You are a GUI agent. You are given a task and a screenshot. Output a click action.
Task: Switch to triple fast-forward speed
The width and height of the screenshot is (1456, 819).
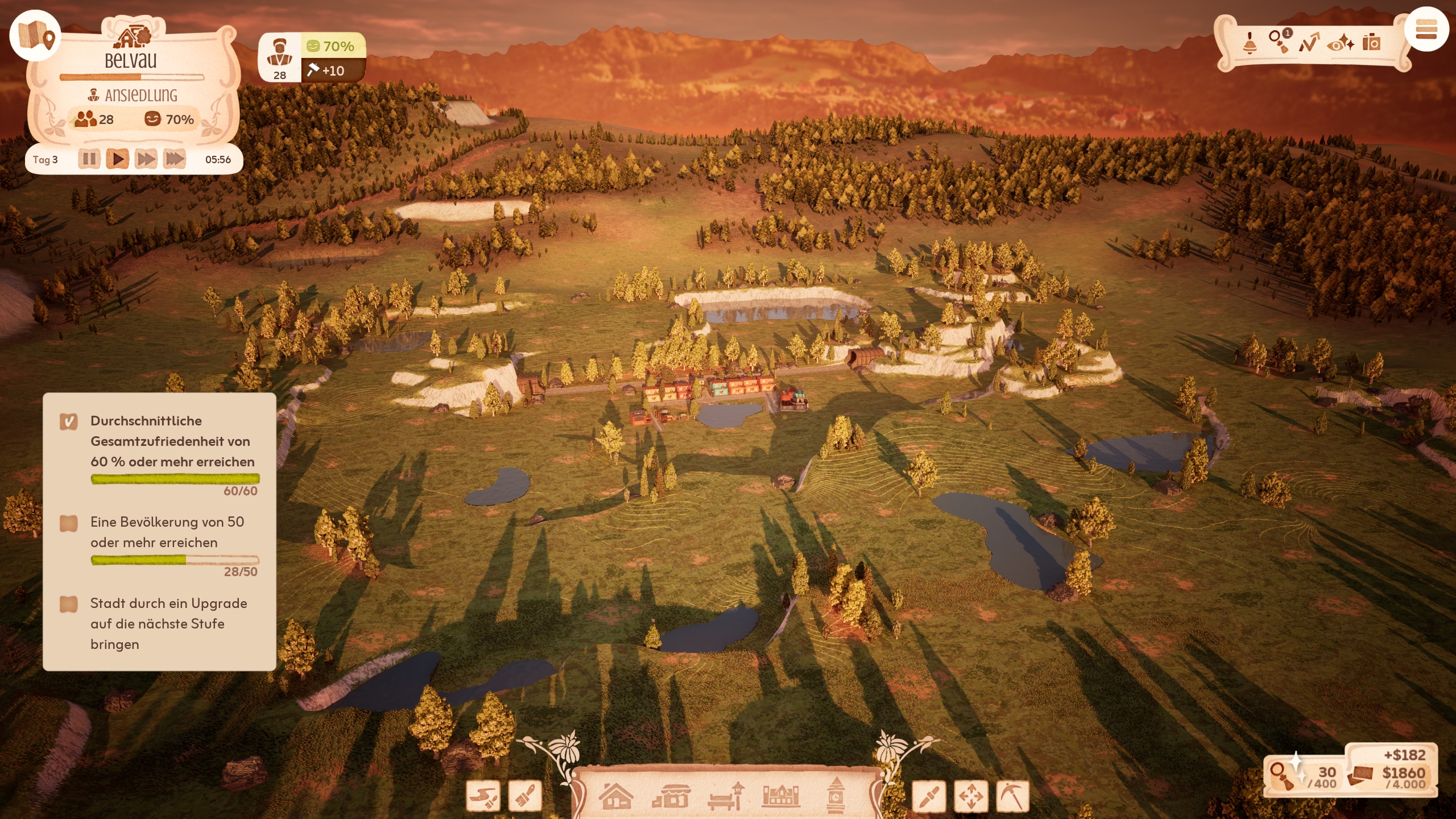[175, 159]
